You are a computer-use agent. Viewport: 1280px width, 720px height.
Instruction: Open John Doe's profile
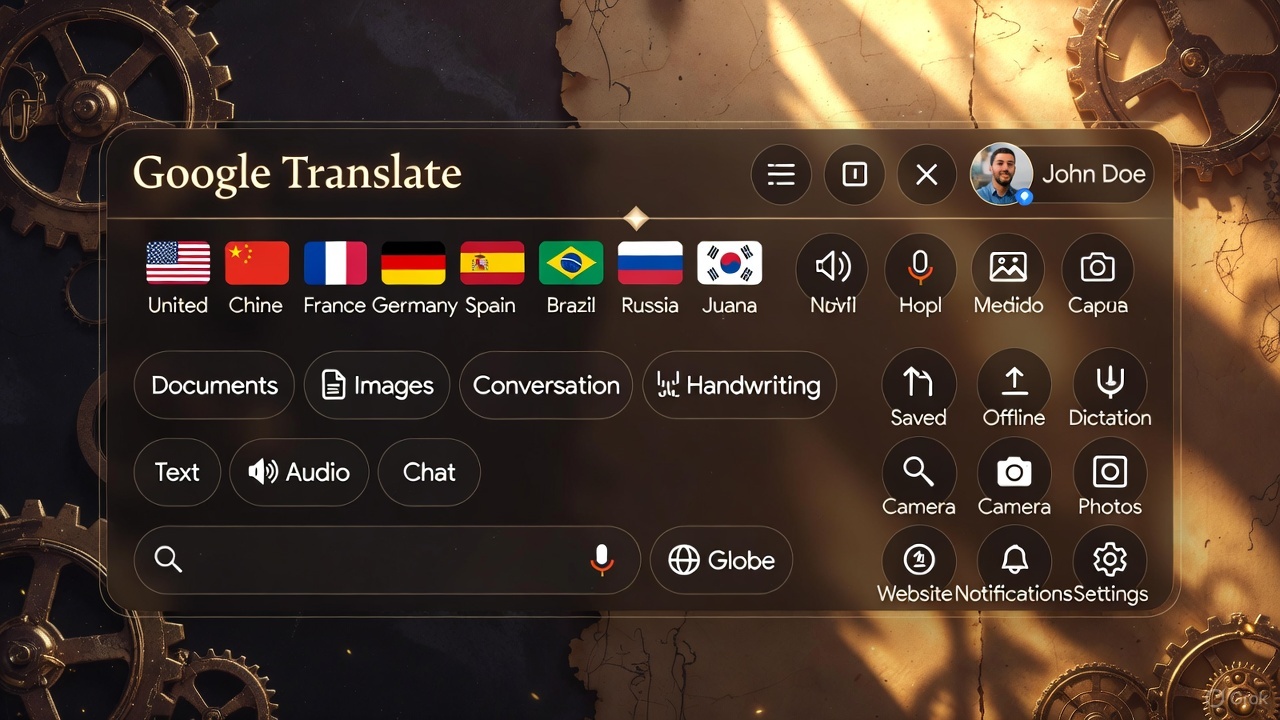click(x=1060, y=174)
